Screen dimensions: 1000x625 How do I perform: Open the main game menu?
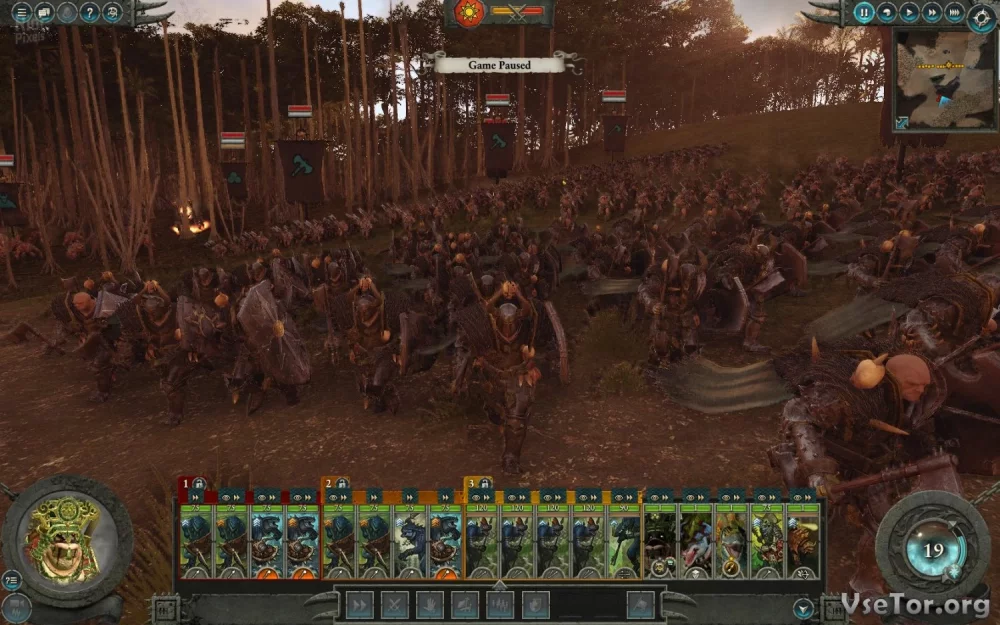point(21,13)
